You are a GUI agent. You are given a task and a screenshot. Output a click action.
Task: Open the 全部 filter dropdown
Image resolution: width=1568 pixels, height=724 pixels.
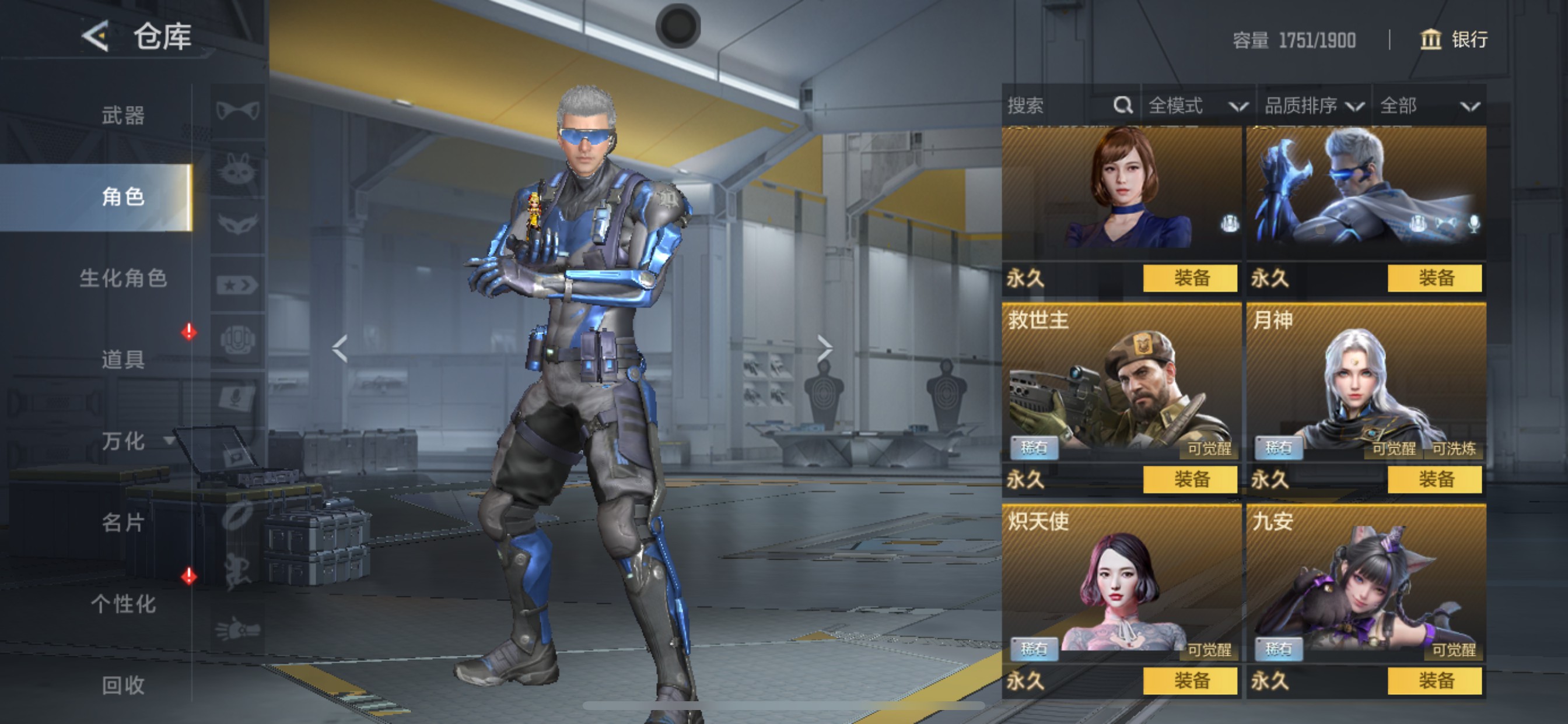click(1428, 106)
